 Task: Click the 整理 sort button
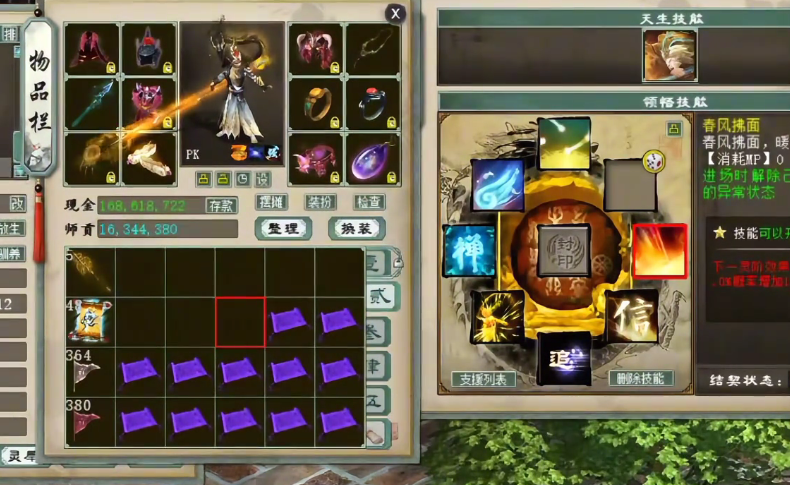pyautogui.click(x=283, y=228)
